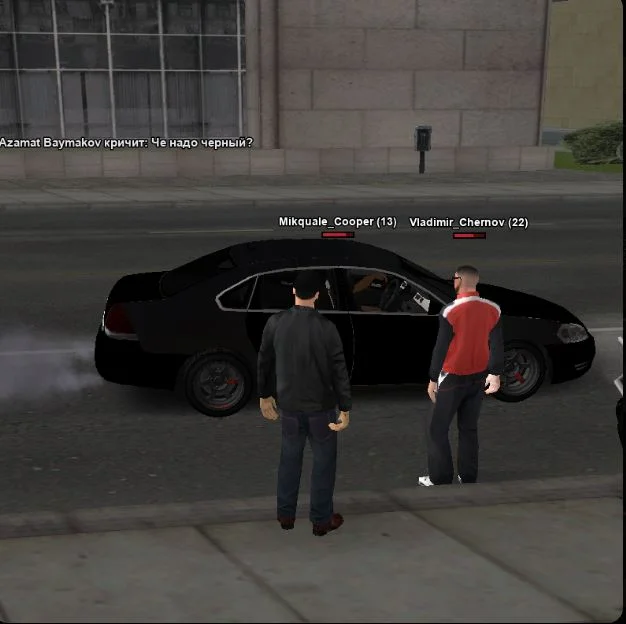626x624 pixels.
Task: Click Azamat Baymakov's chat message
Action: (126, 143)
